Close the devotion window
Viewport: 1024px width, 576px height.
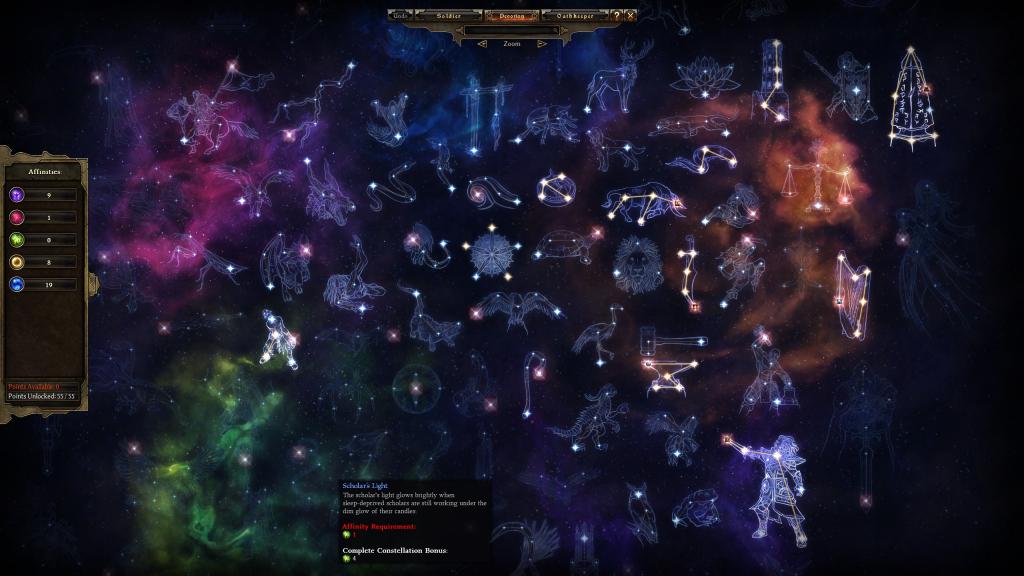[630, 16]
